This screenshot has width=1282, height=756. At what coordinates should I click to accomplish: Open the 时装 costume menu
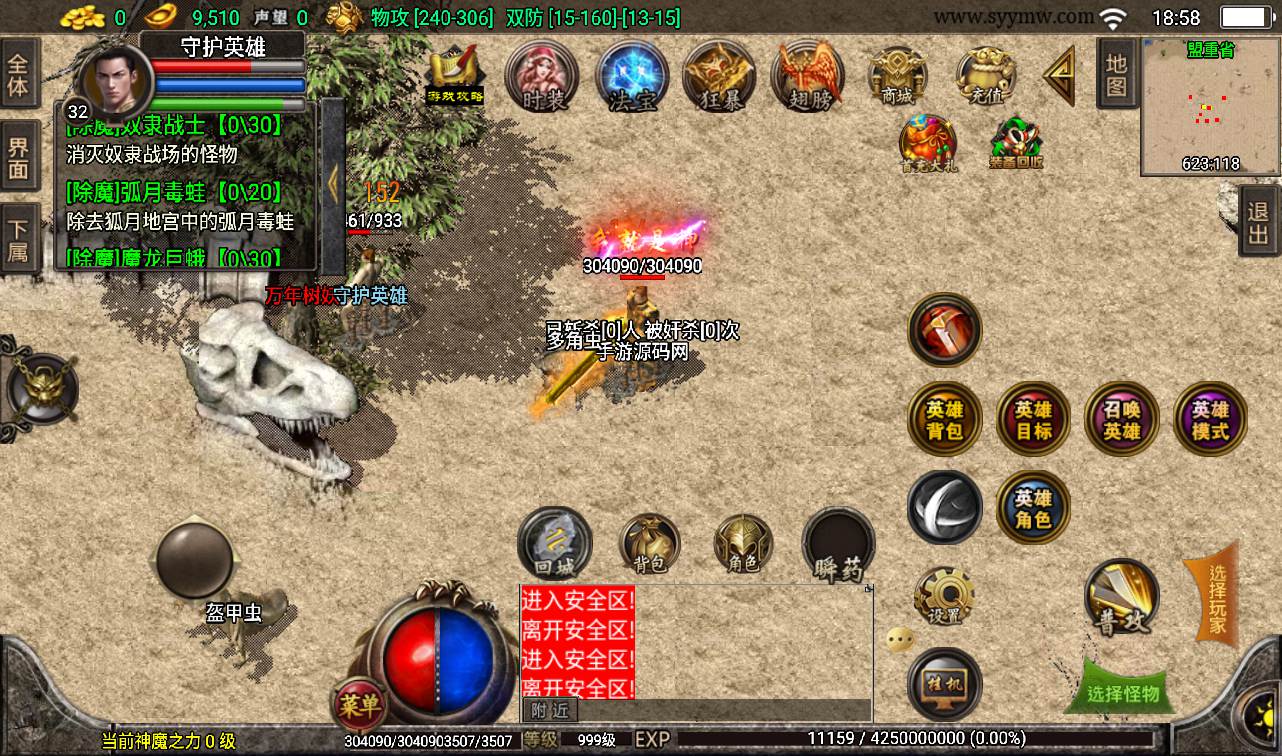[x=542, y=76]
